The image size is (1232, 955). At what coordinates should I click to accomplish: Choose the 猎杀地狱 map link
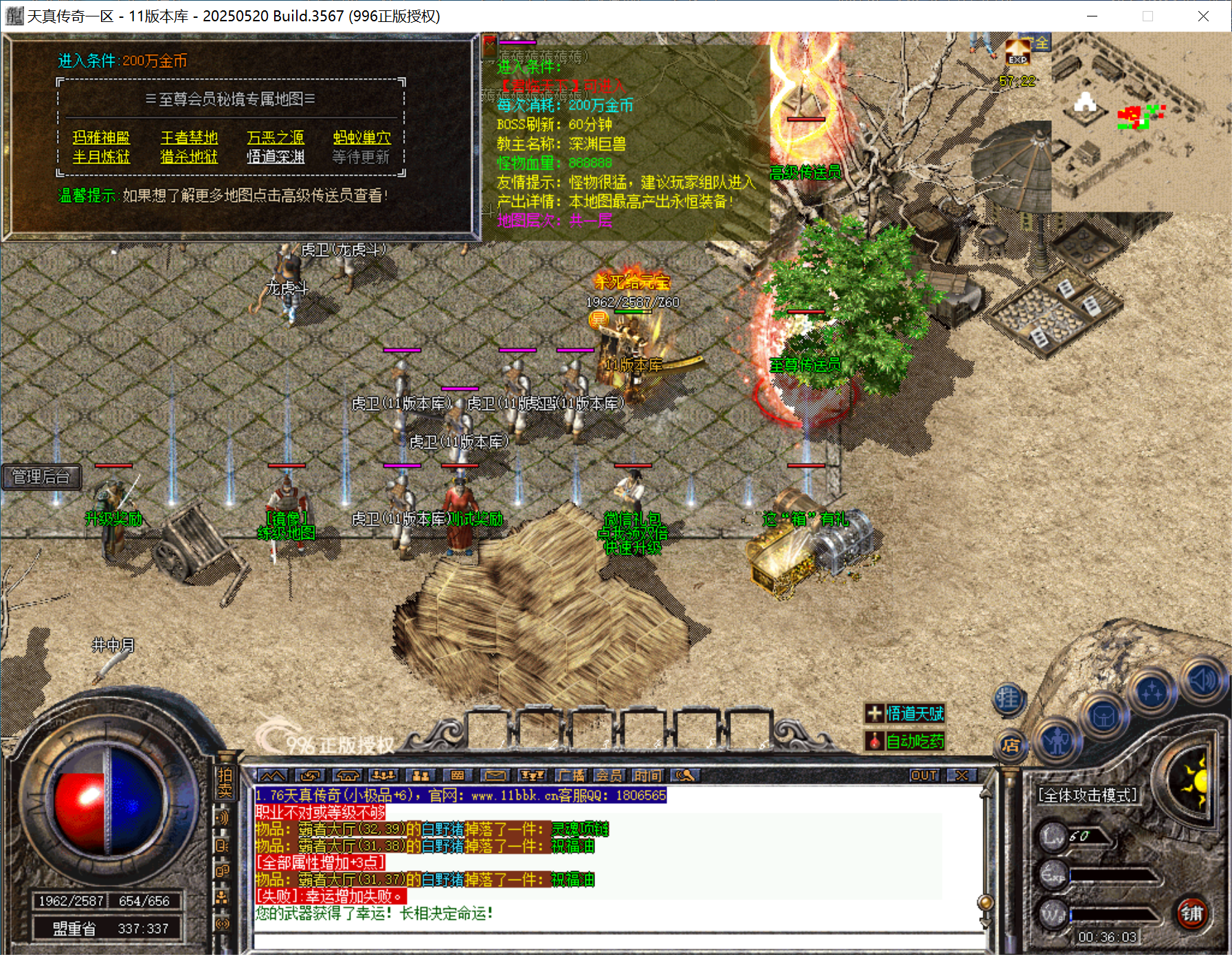click(189, 157)
